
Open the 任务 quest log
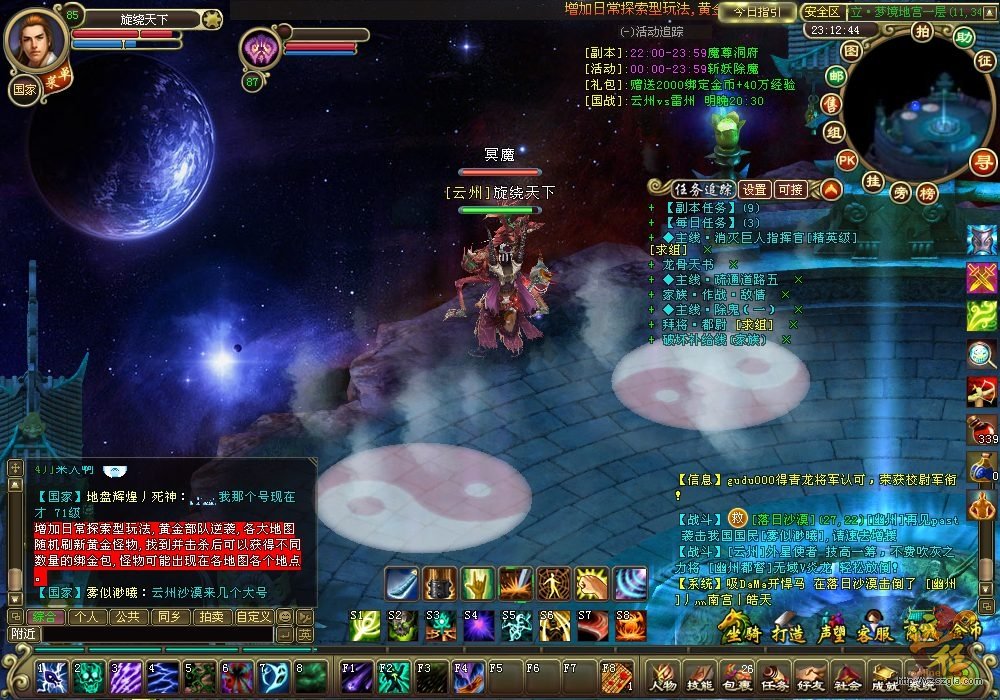pyautogui.click(x=773, y=675)
